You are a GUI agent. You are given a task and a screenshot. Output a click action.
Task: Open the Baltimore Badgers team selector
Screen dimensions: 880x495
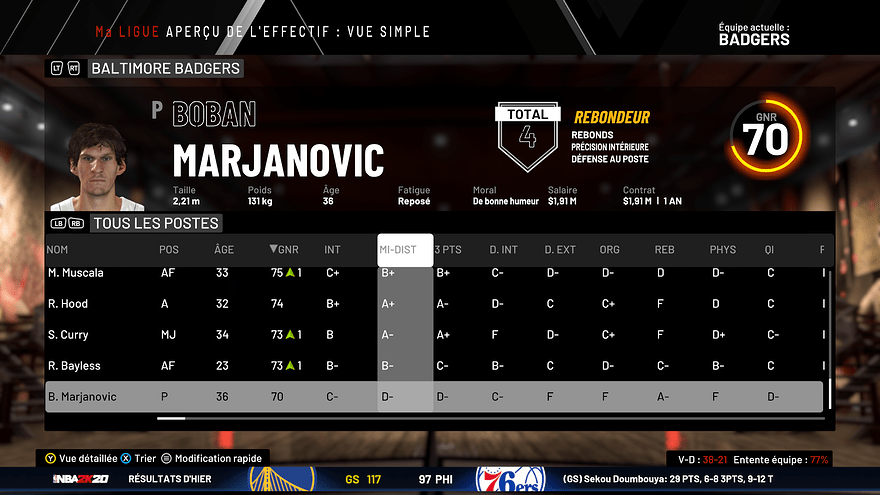click(165, 68)
